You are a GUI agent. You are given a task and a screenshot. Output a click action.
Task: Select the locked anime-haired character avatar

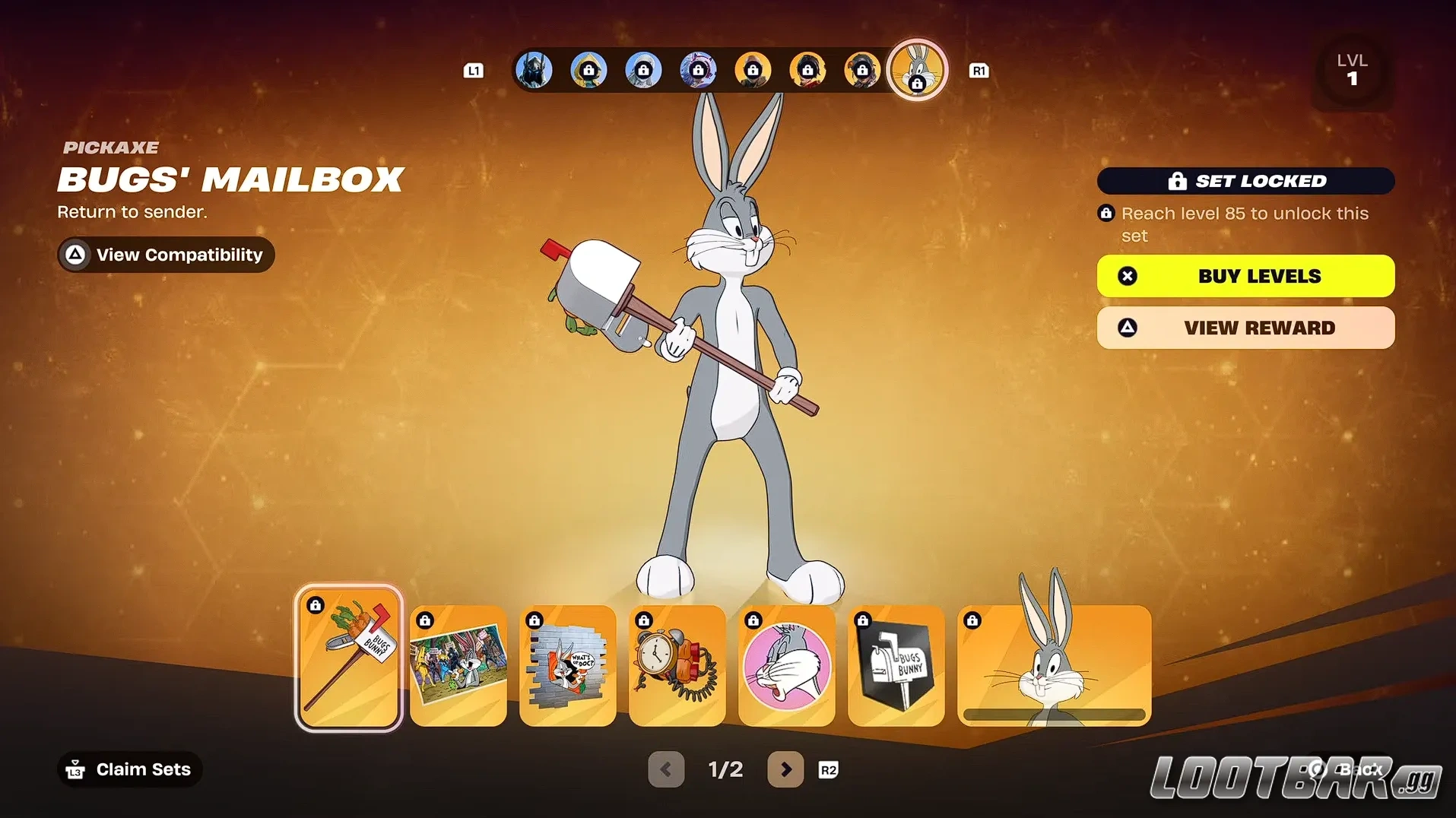pos(699,69)
